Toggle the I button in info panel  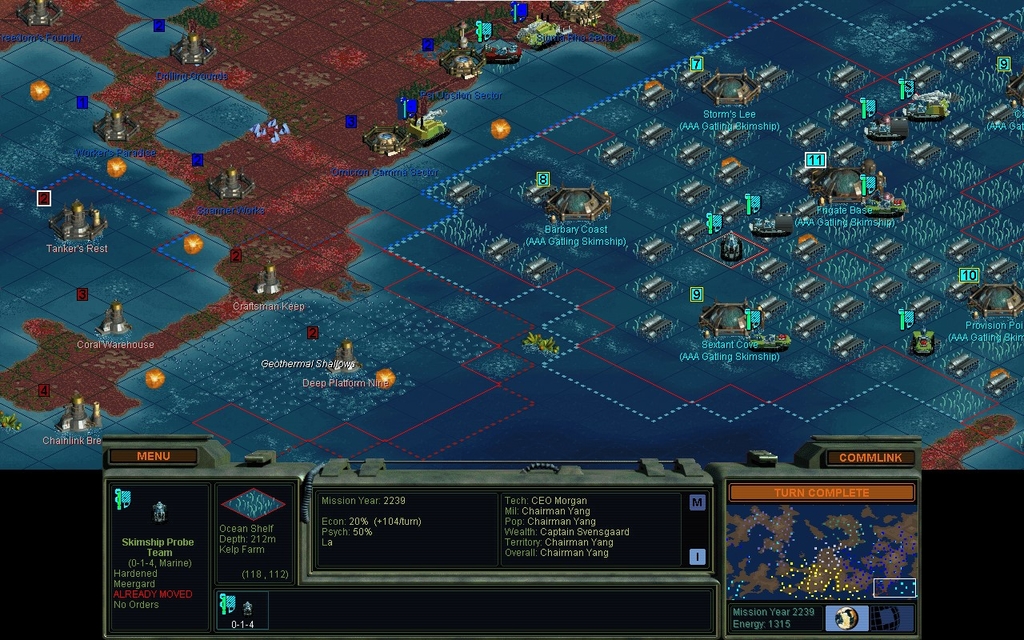click(x=697, y=557)
